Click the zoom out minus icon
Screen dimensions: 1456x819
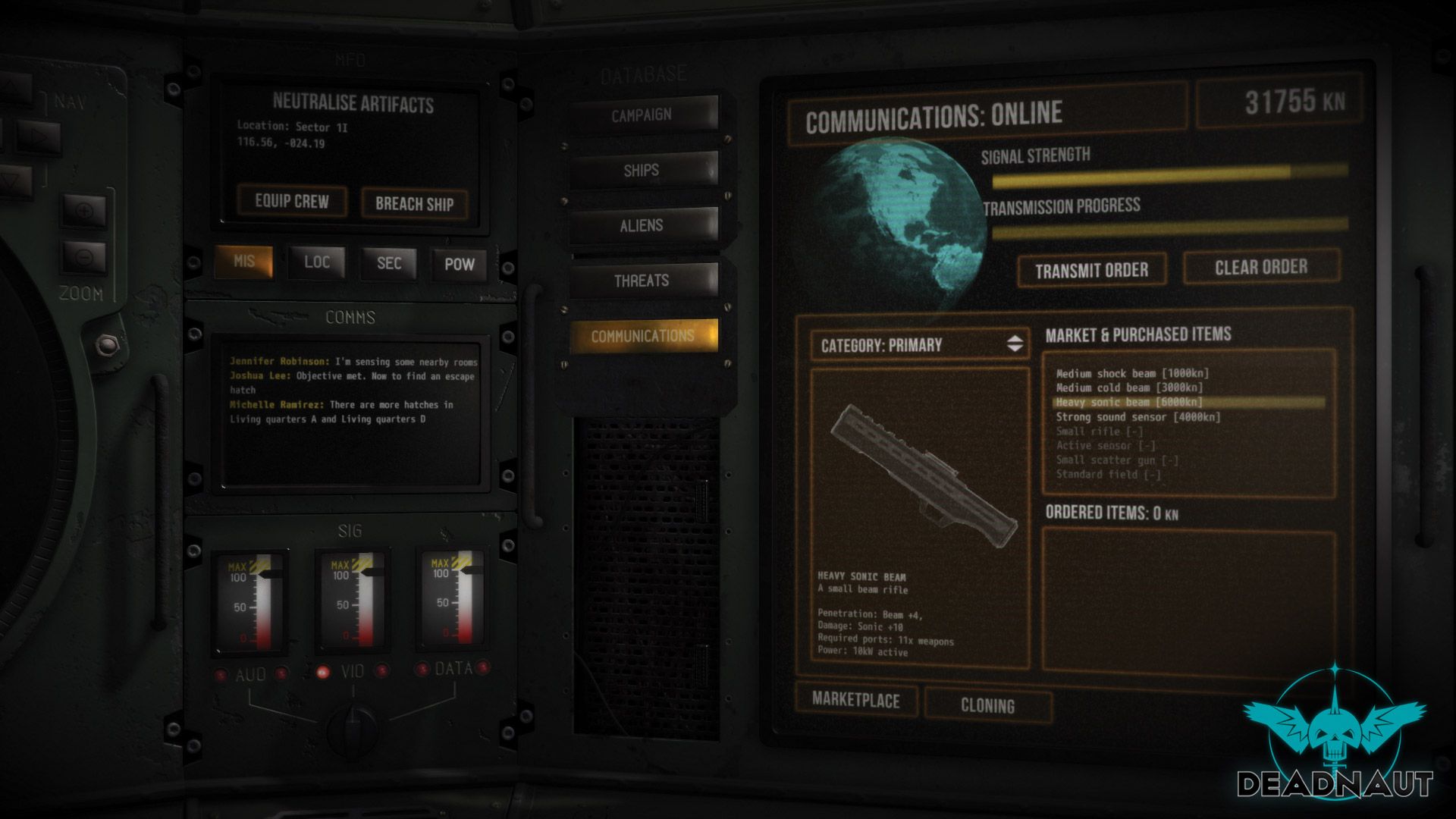pos(86,257)
